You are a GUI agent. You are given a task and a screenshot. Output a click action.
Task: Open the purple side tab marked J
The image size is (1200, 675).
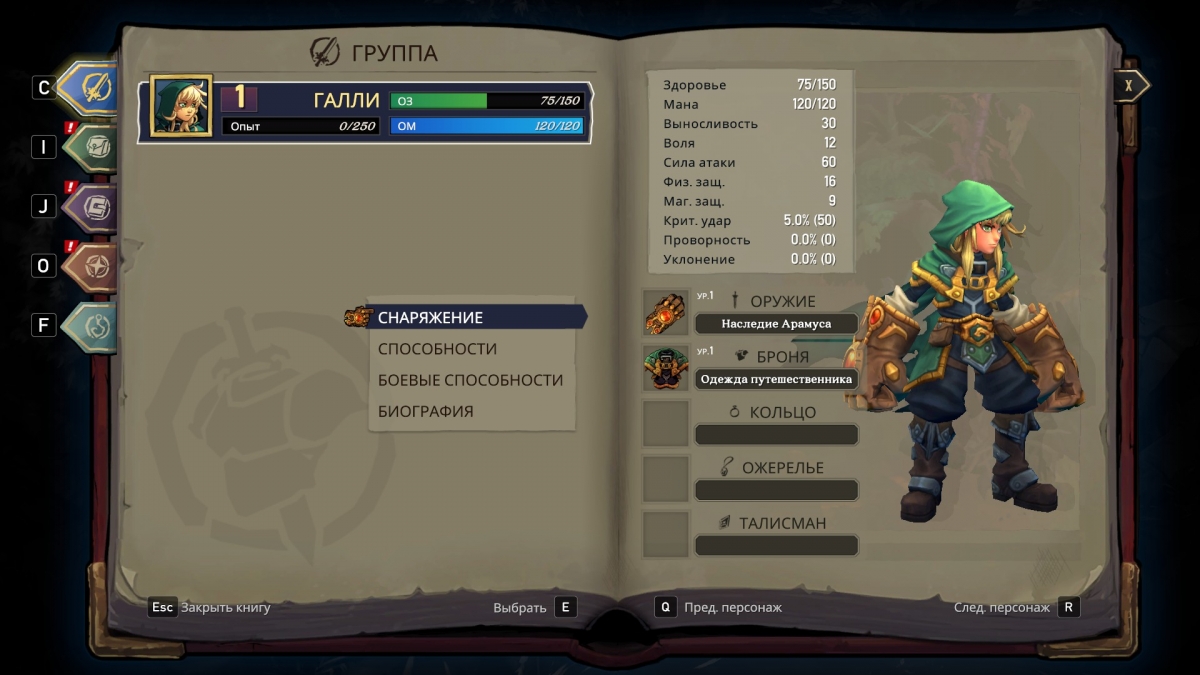tap(90, 207)
